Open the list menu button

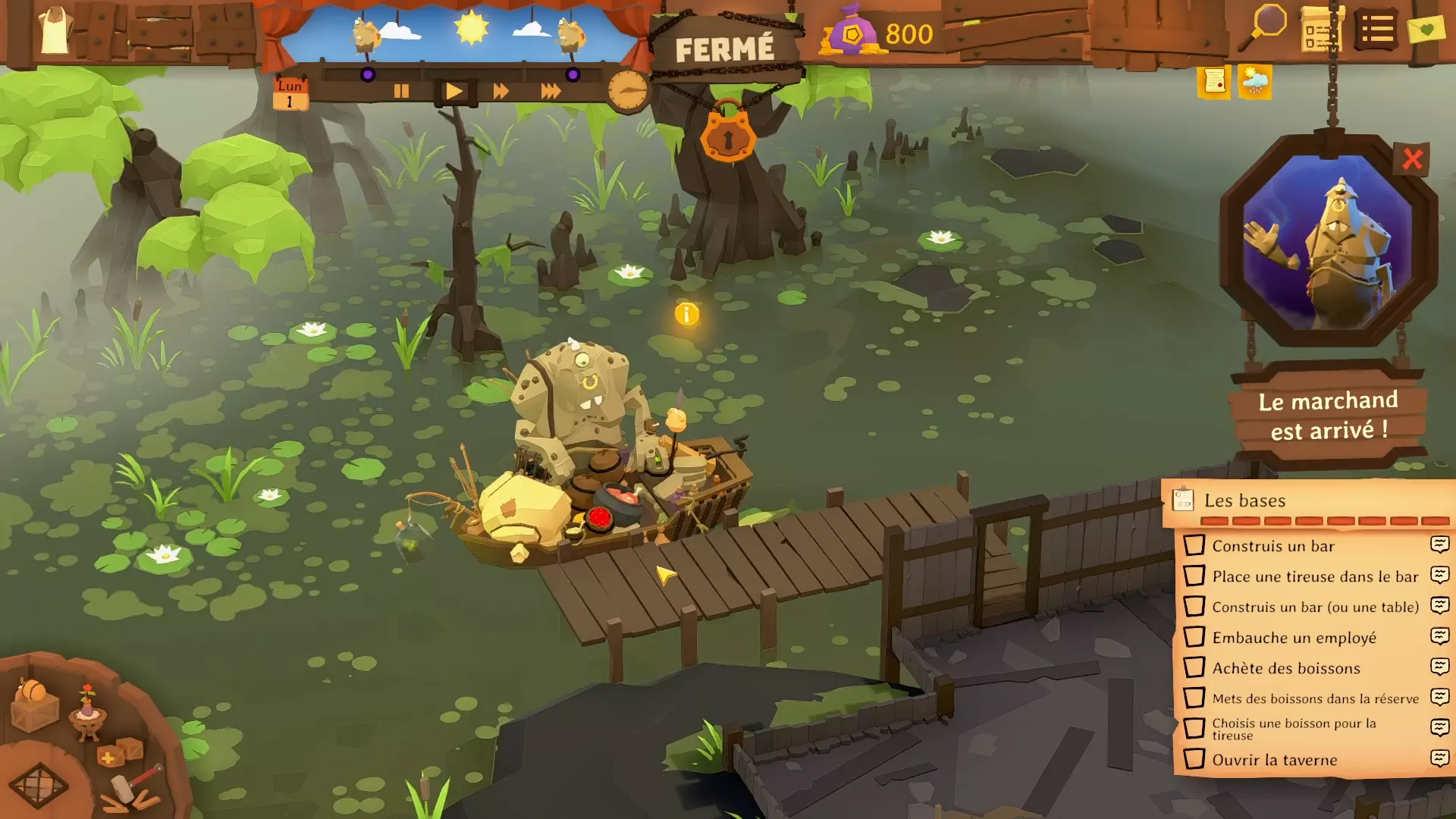click(x=1376, y=30)
